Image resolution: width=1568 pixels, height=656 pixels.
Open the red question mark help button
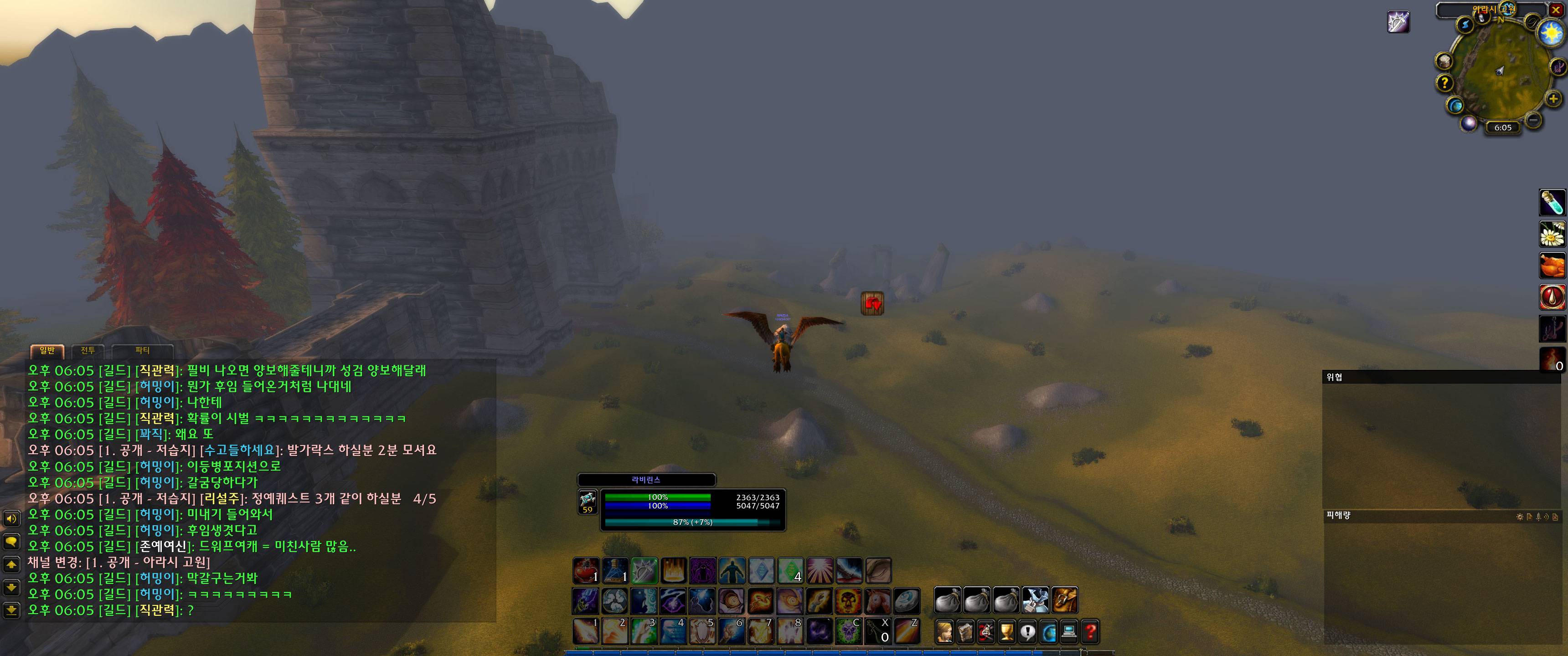pos(1089,632)
